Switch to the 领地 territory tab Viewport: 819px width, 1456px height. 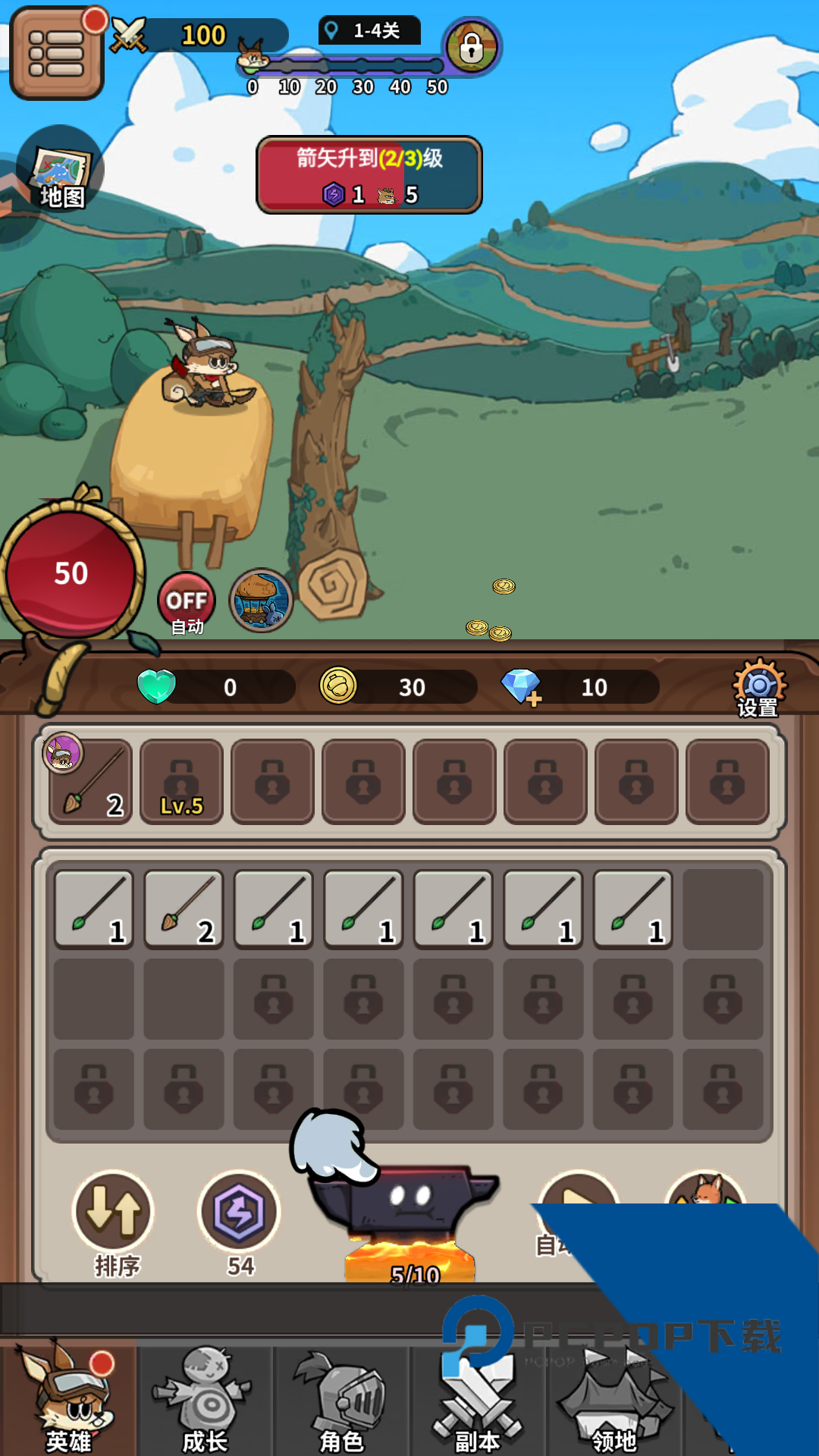614,1399
